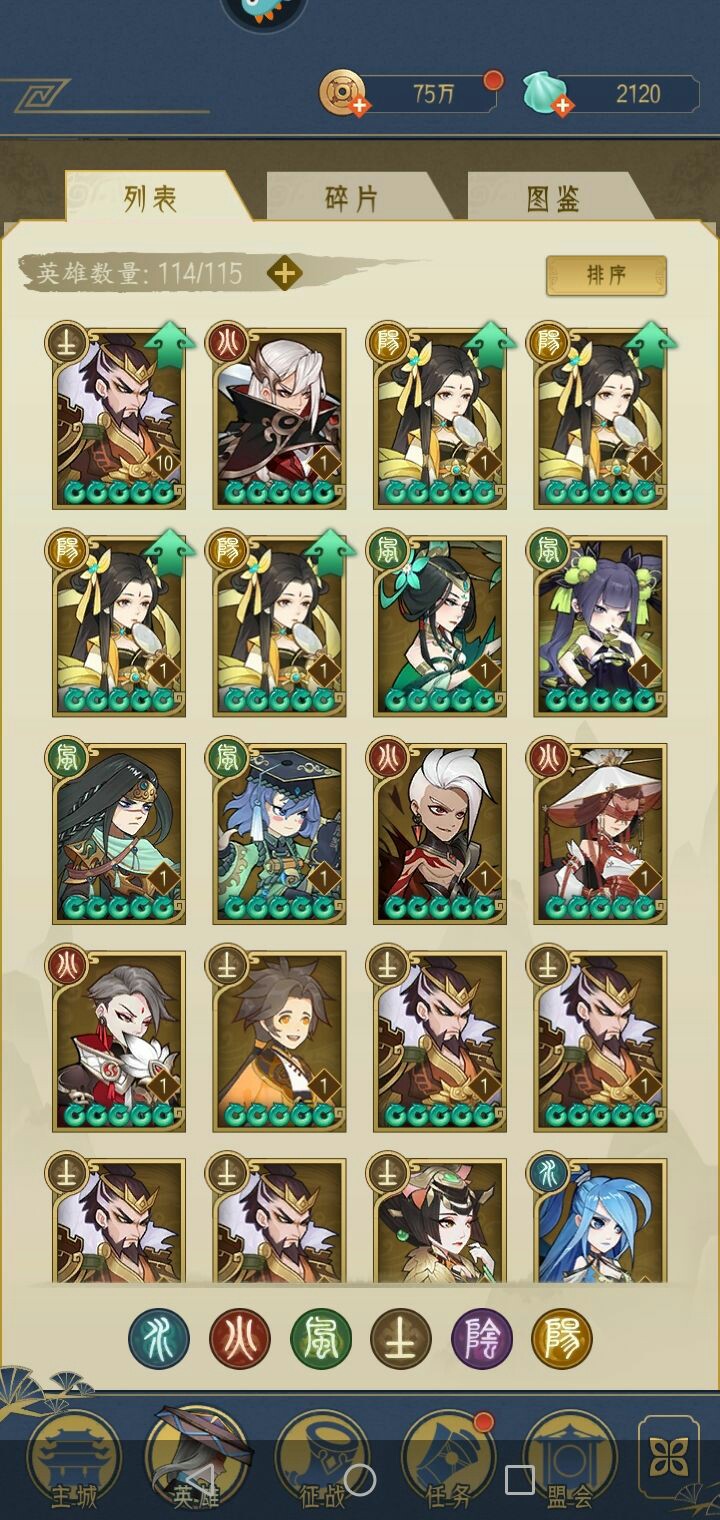Choose the red straw-hat fire hero card

coord(600,834)
